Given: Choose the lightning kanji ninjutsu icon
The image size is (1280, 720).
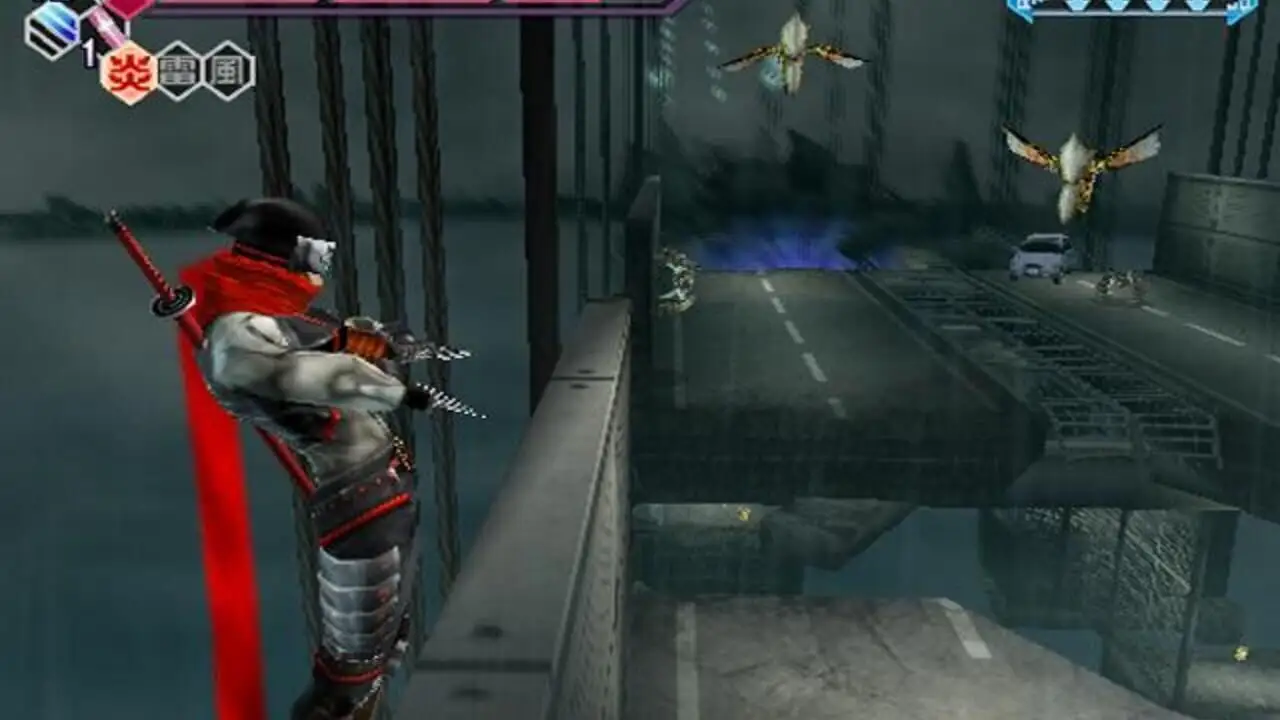Looking at the screenshot, I should [x=180, y=70].
